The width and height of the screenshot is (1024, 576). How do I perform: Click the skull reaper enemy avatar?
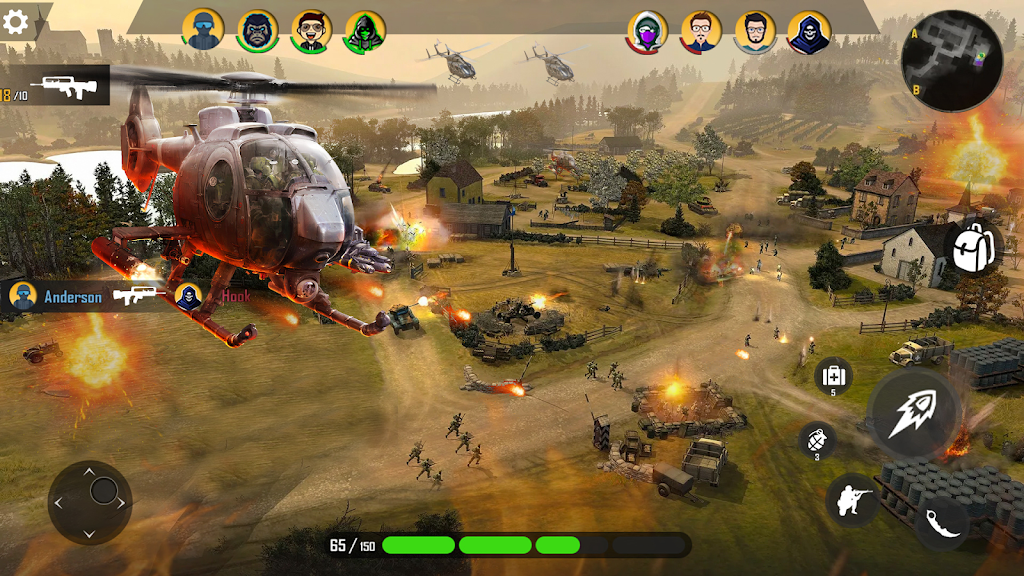point(809,33)
